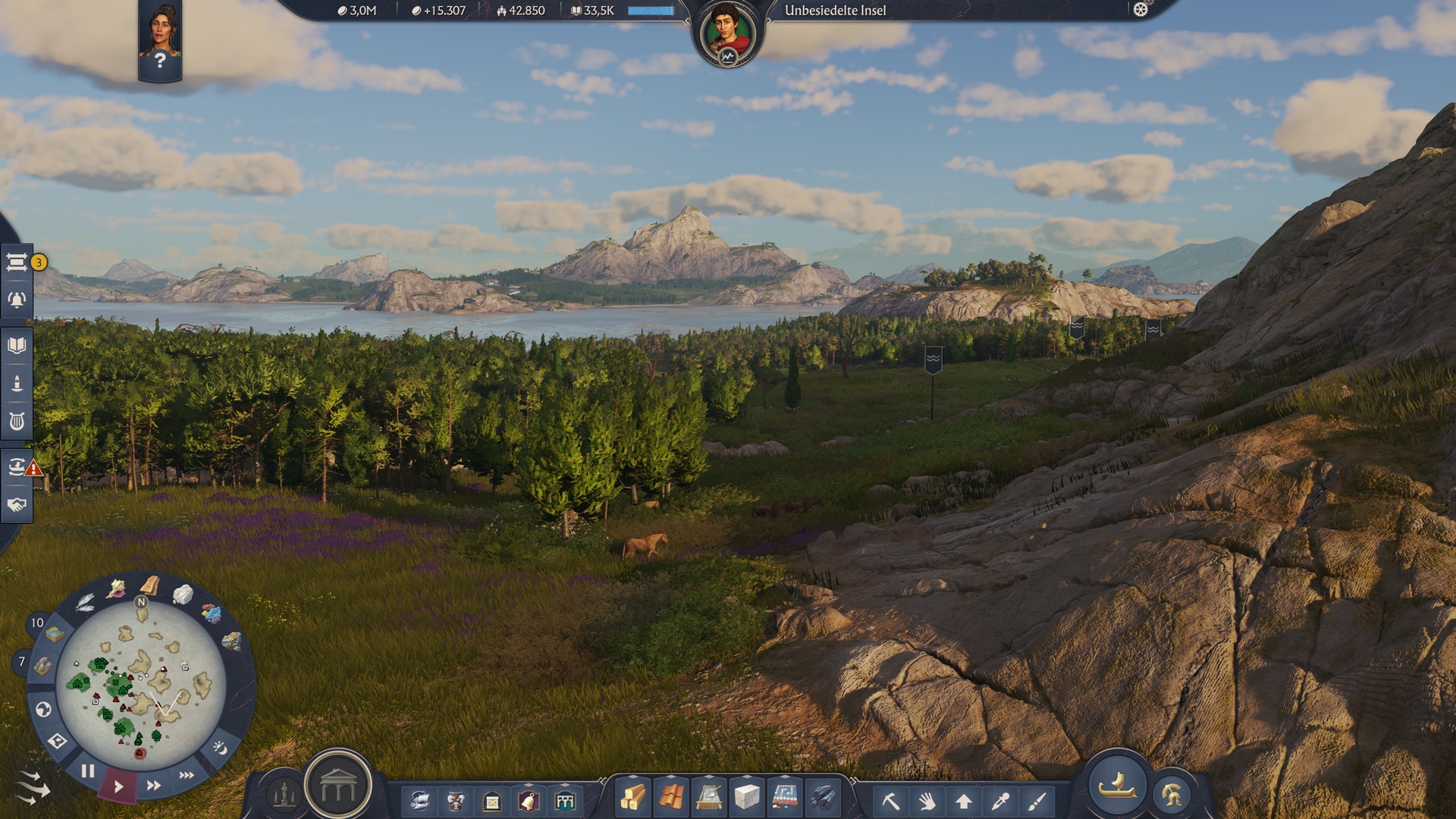The height and width of the screenshot is (819, 1456).
Task: Open the governor portrait medallion
Action: [x=727, y=33]
